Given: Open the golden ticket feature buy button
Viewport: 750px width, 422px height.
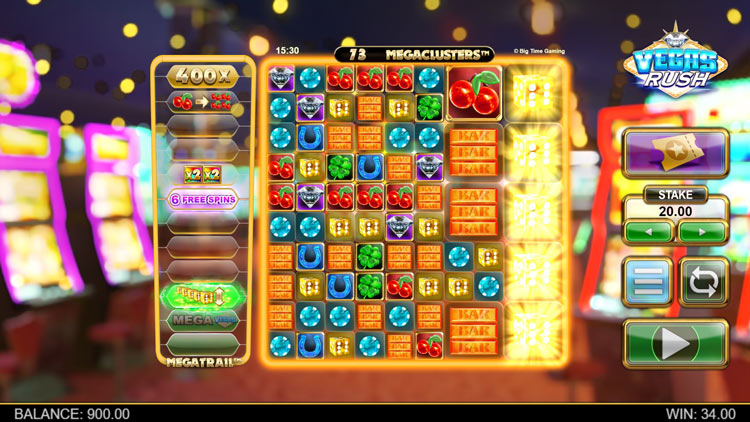Looking at the screenshot, I should click(x=675, y=154).
